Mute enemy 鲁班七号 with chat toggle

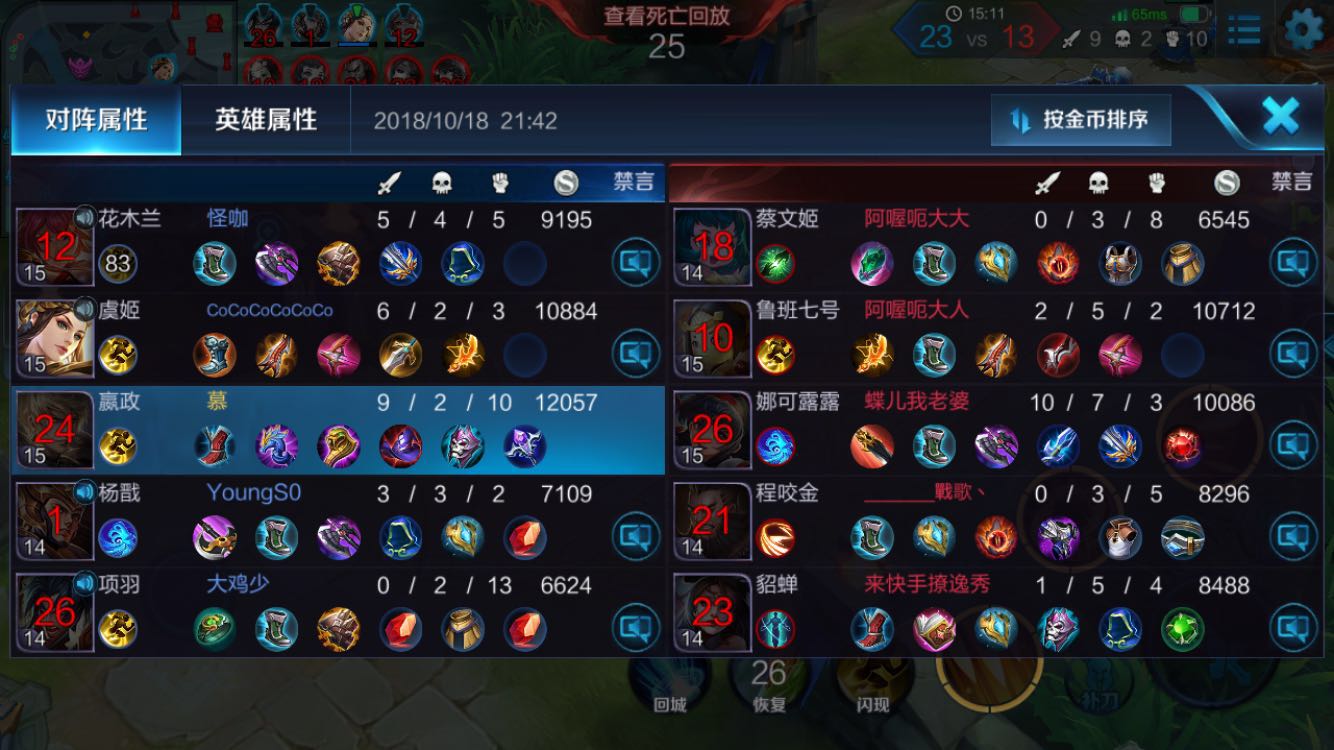pyautogui.click(x=1293, y=355)
